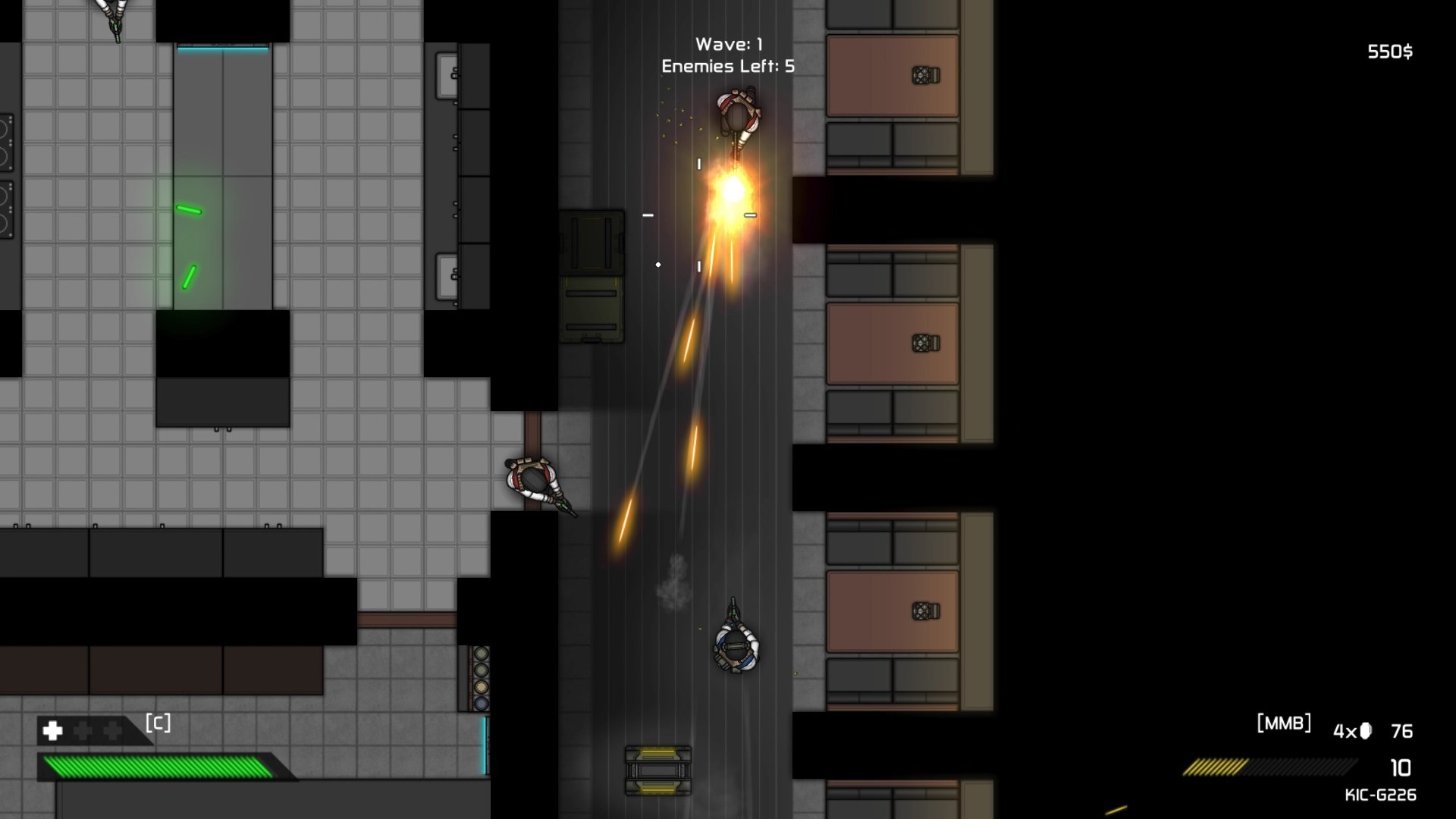Viewport: 1456px width, 819px height.
Task: Click the second greyed-out medkit slot
Action: coord(113,731)
